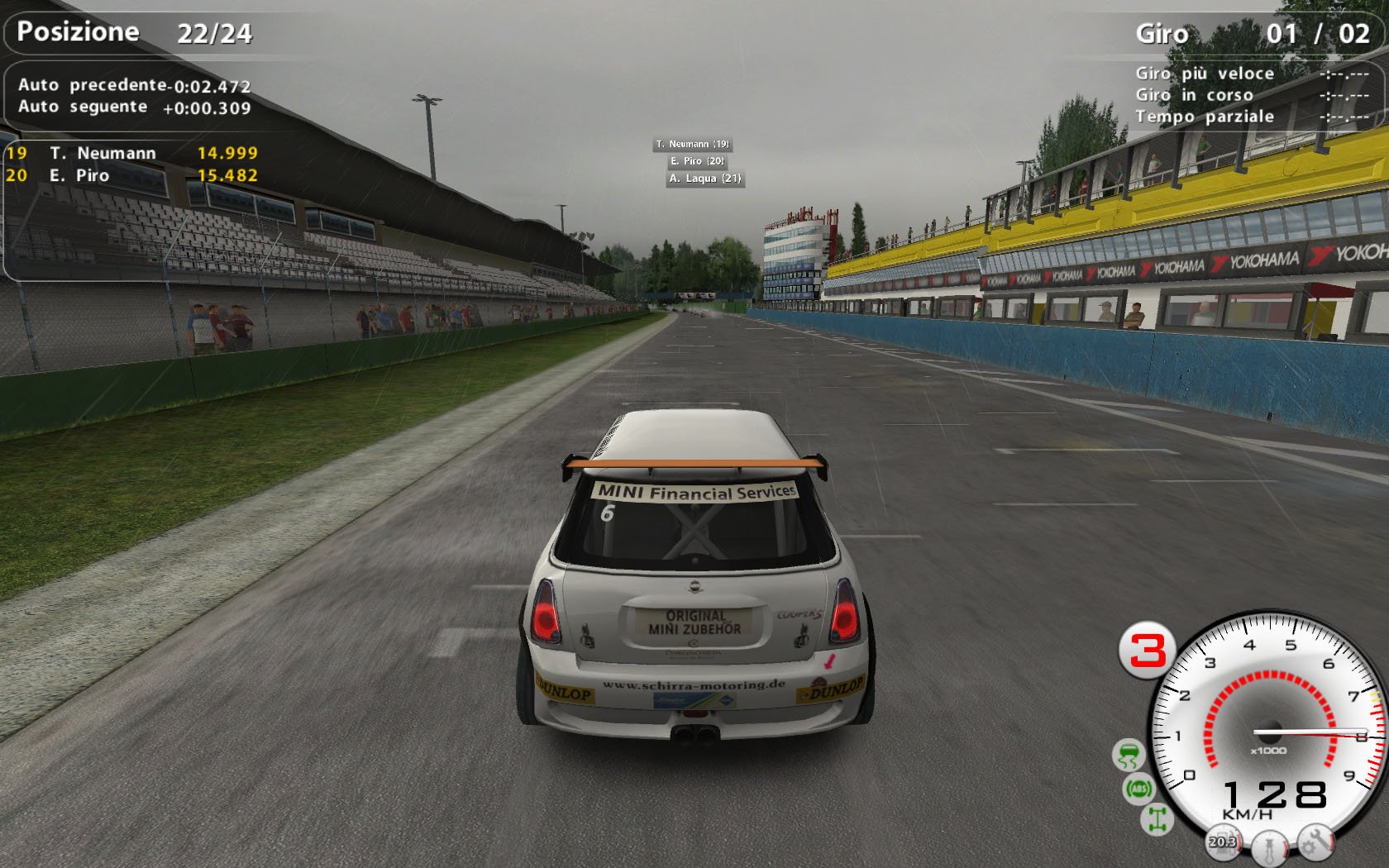The height and width of the screenshot is (868, 1389).
Task: Click the A. Laqua (21) nameplate
Action: (704, 180)
